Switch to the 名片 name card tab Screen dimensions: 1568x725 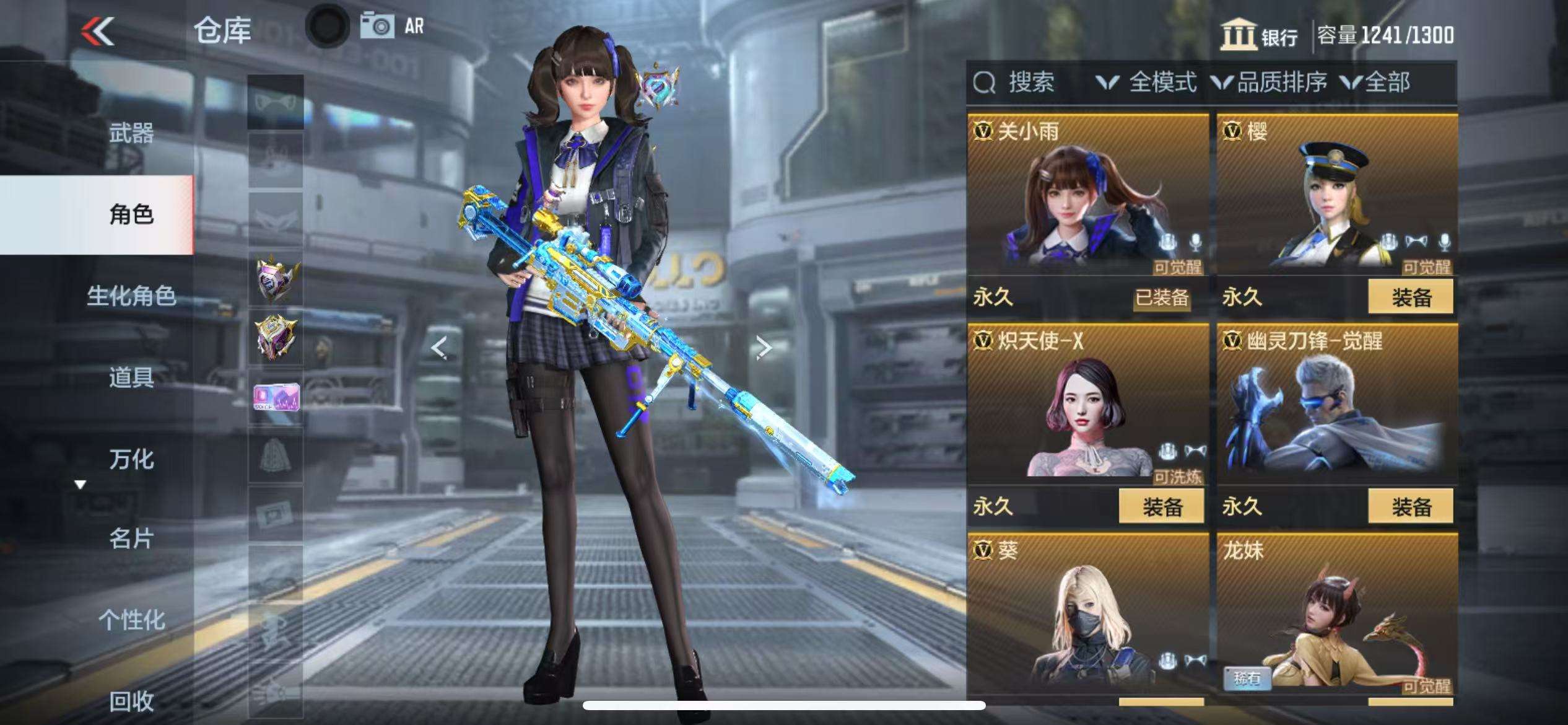tap(131, 539)
